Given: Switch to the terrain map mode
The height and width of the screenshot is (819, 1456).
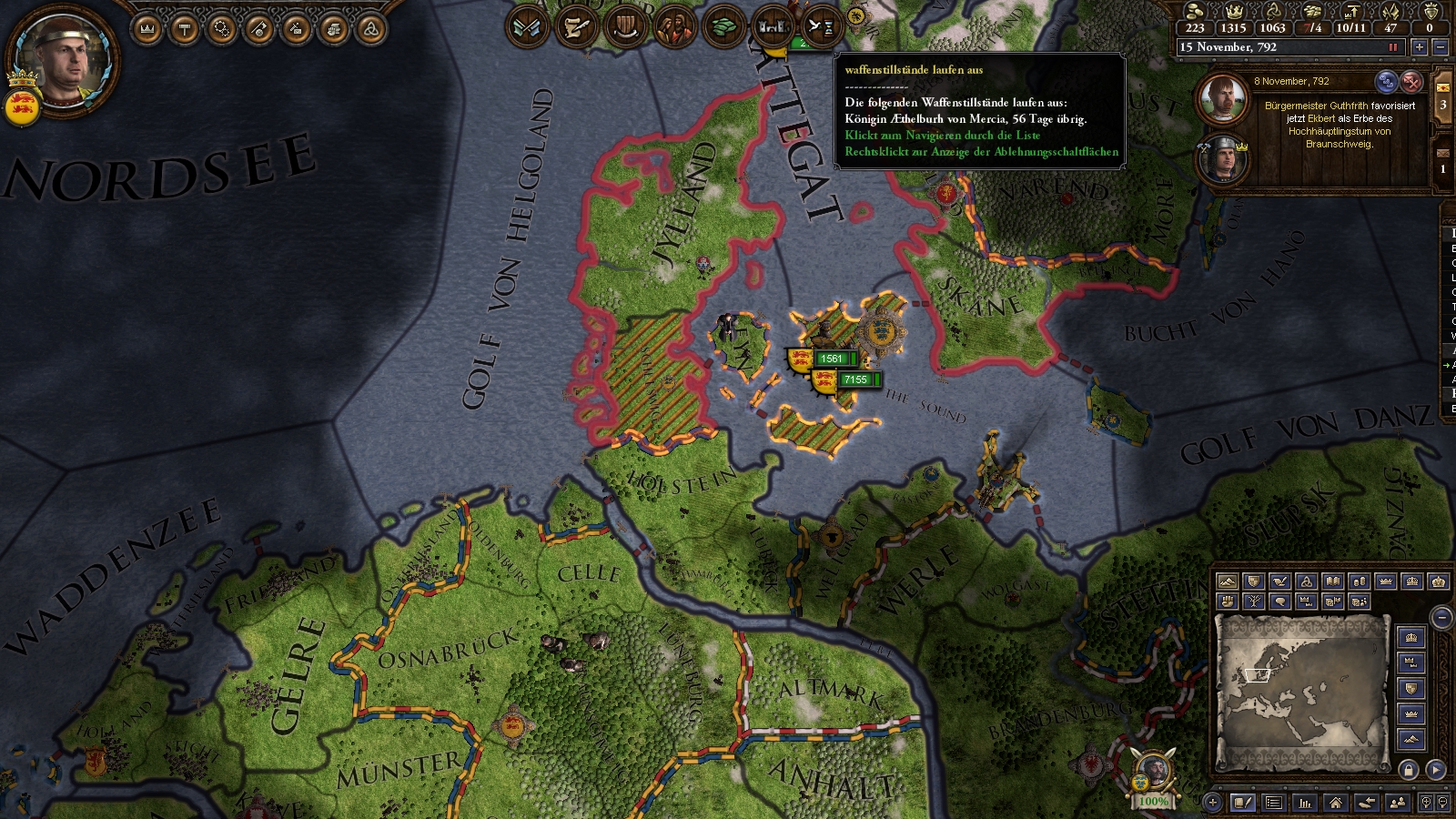Looking at the screenshot, I should pyautogui.click(x=1228, y=581).
